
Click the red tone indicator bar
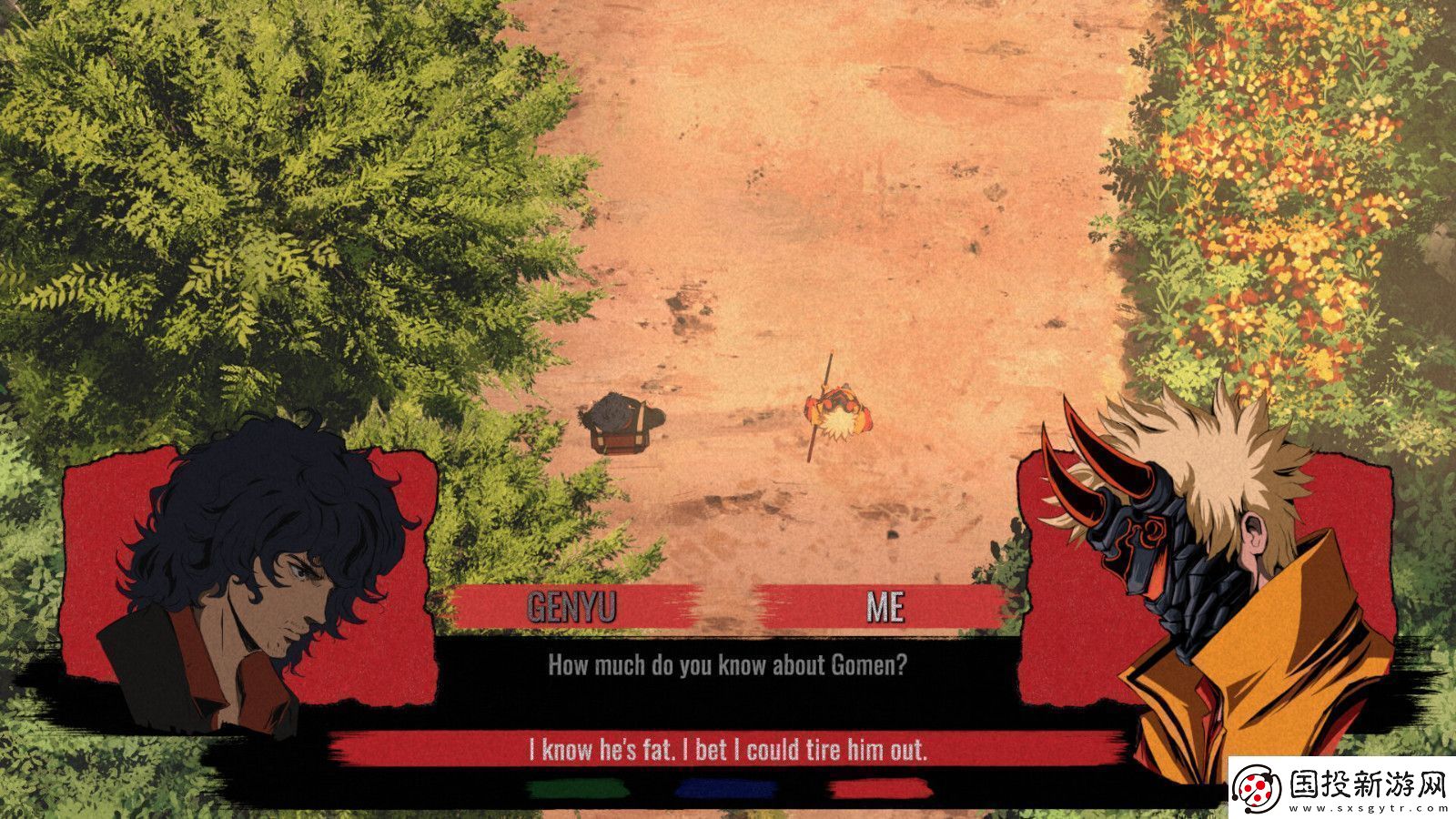click(x=874, y=788)
